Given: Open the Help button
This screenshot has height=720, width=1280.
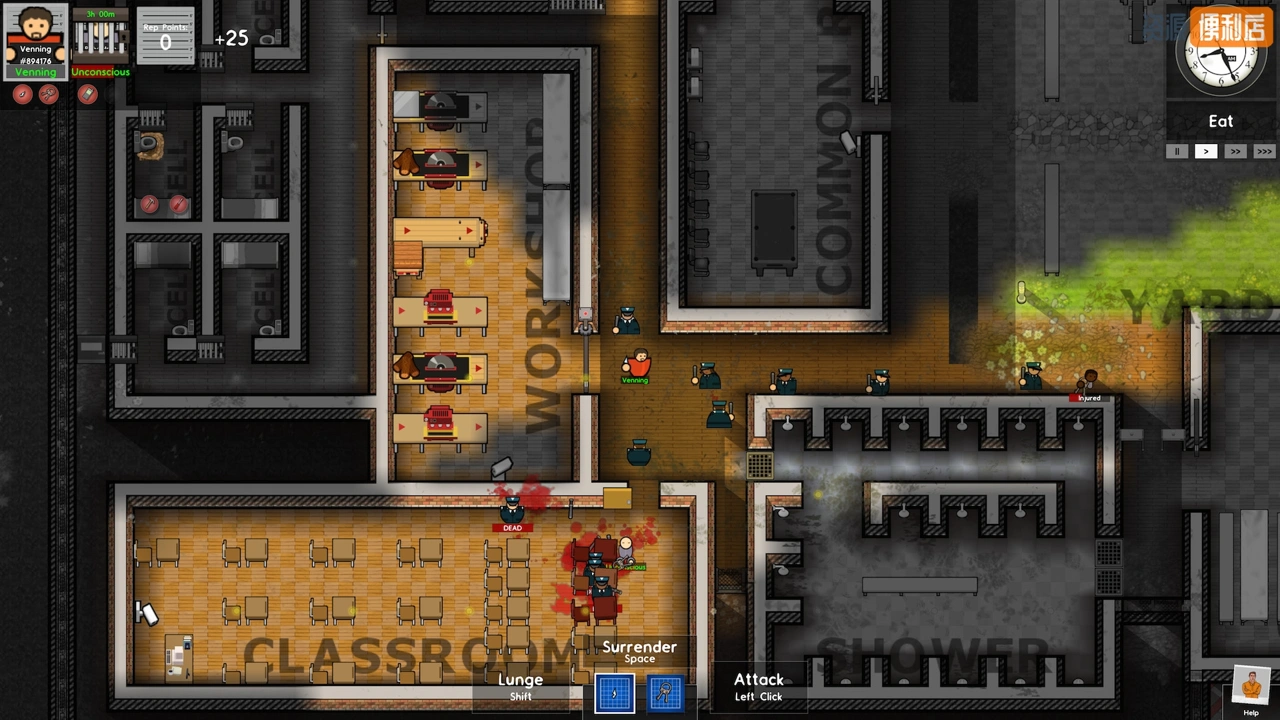Looking at the screenshot, I should [1251, 690].
